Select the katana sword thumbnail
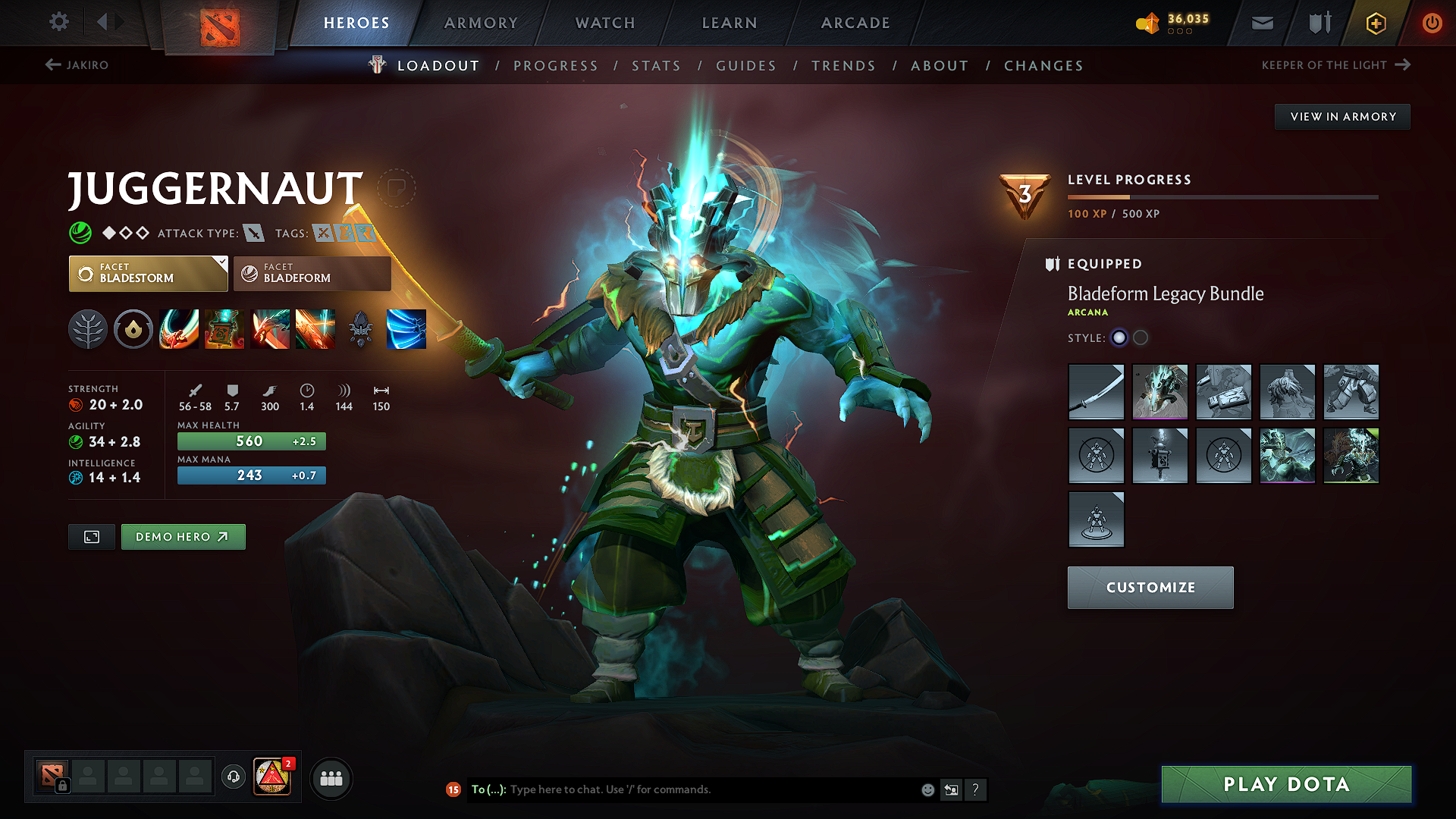The image size is (1456, 819). coord(1096,392)
